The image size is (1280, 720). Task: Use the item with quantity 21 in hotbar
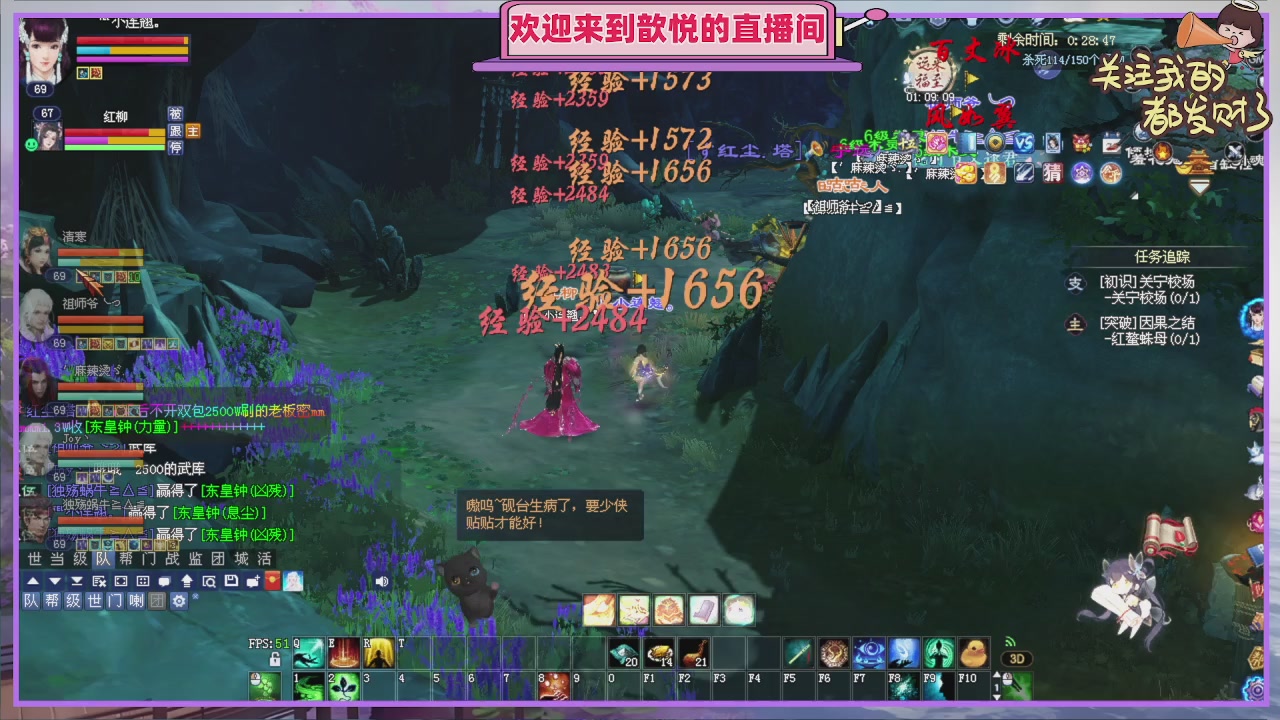point(693,653)
